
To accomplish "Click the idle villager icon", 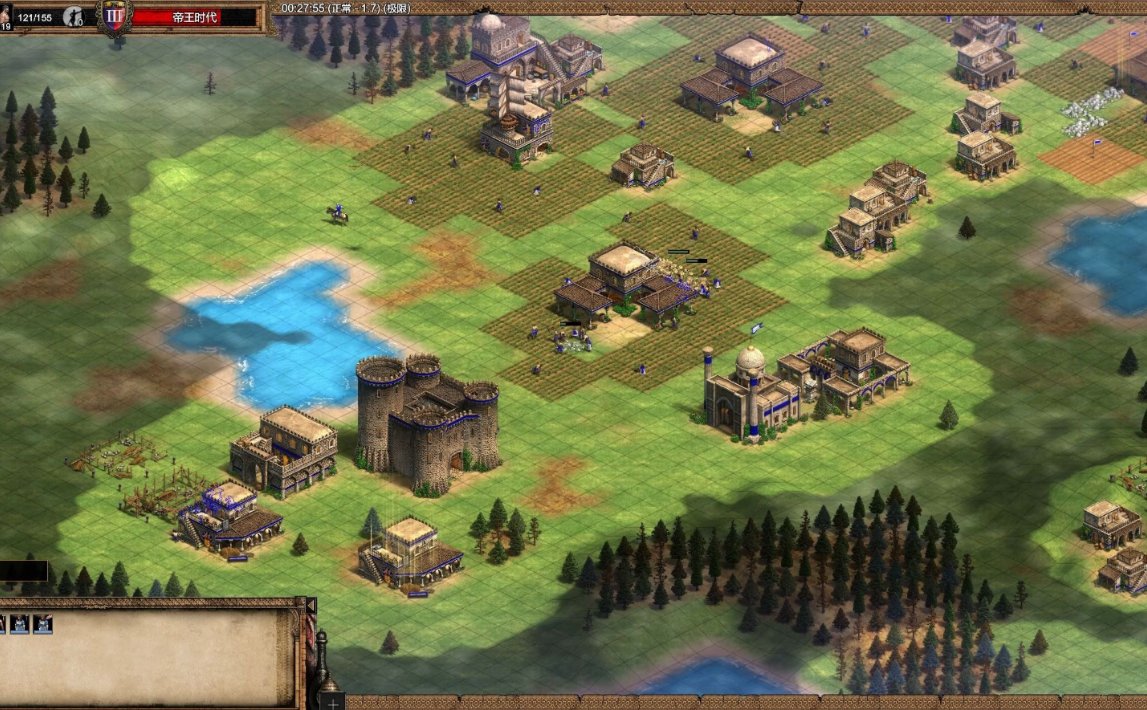I will pos(73,16).
